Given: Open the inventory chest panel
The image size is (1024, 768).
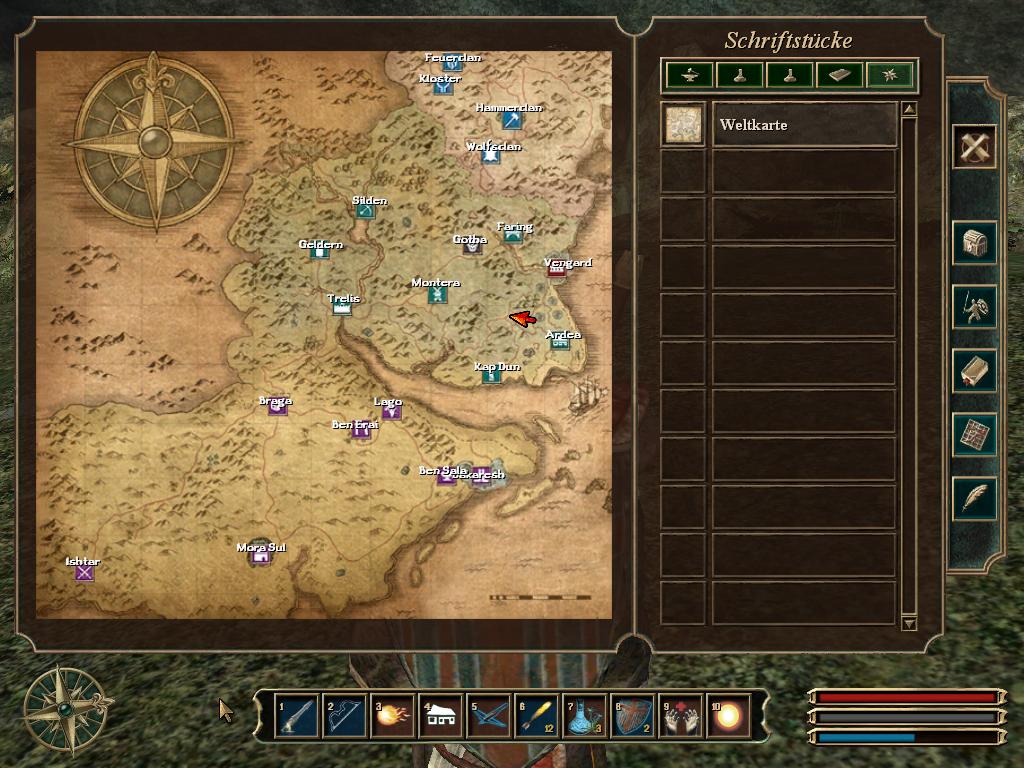Looking at the screenshot, I should pyautogui.click(x=974, y=243).
